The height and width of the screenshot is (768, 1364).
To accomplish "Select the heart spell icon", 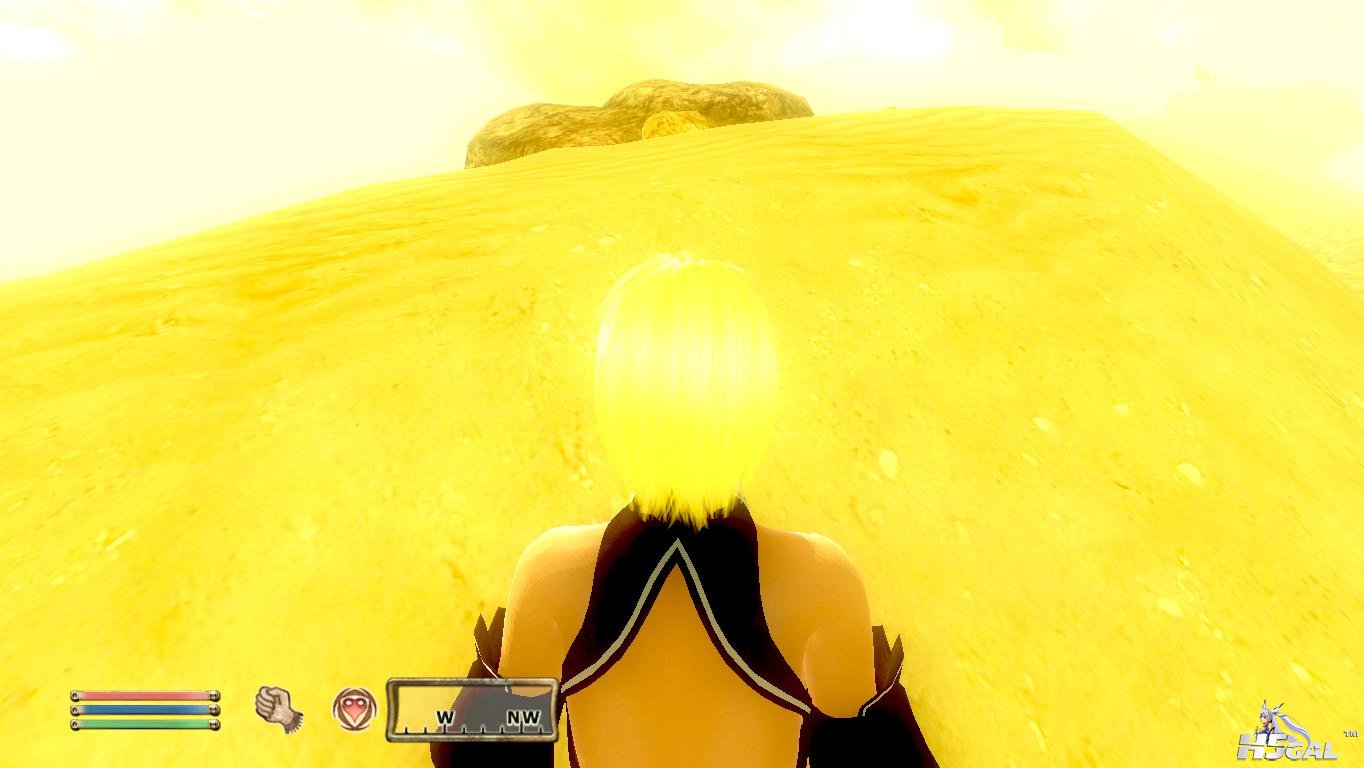I will pos(354,708).
